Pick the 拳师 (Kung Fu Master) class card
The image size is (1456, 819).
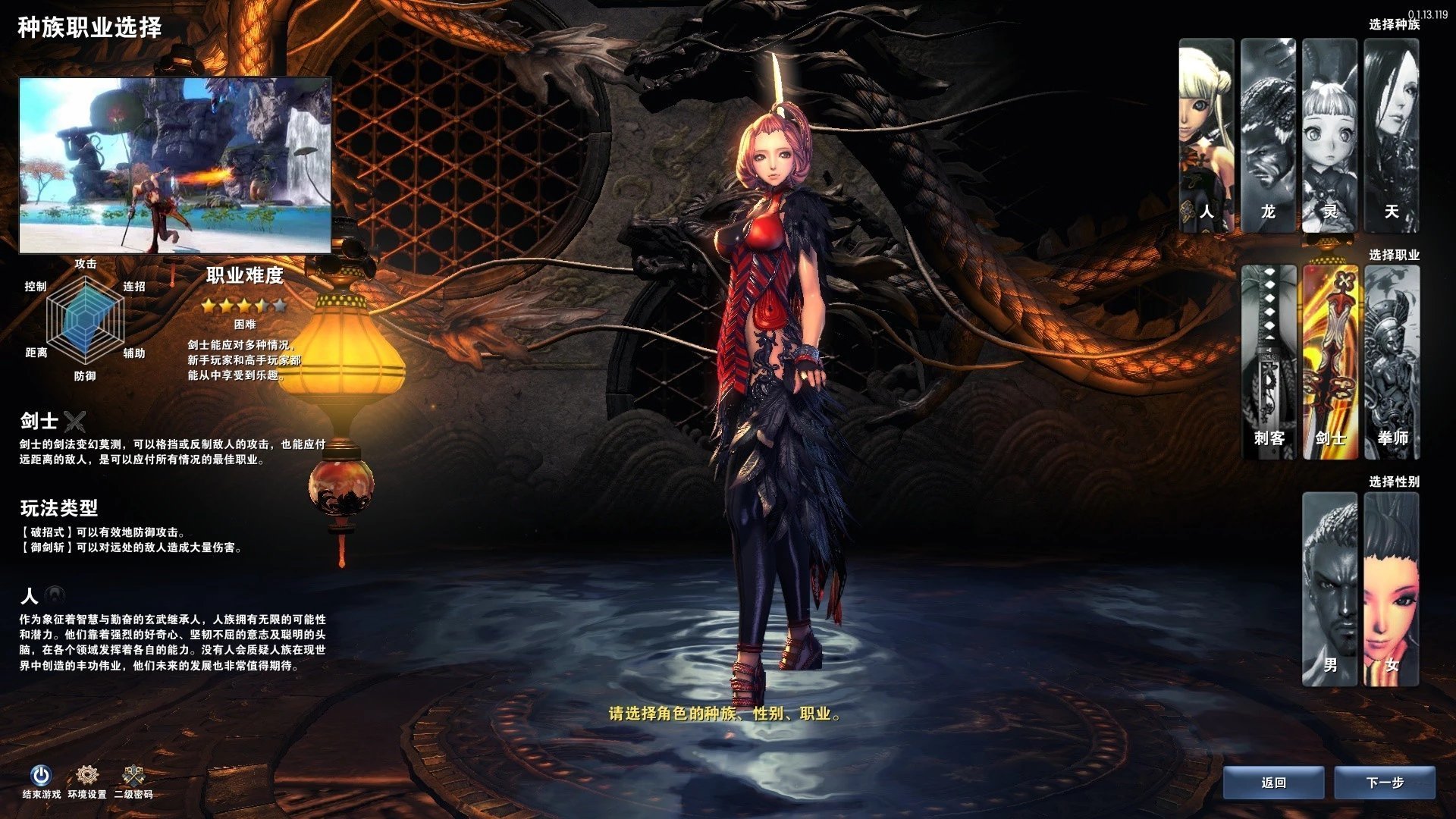click(1392, 362)
